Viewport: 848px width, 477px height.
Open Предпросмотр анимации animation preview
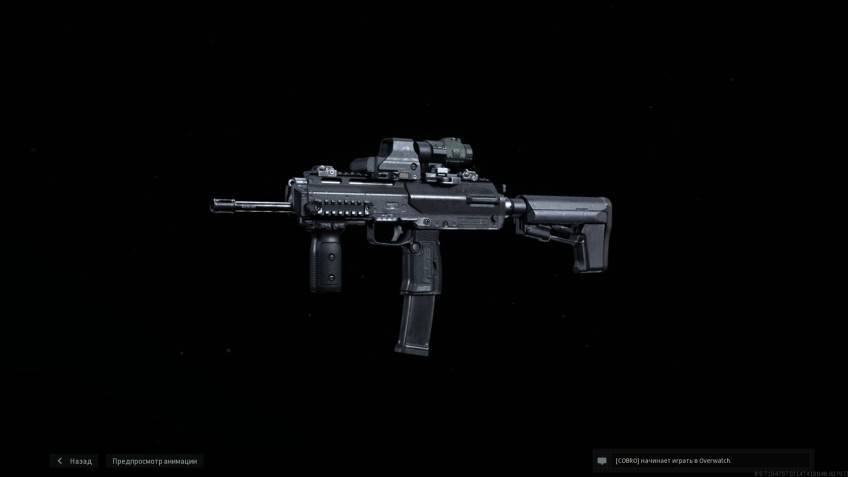[x=154, y=461]
